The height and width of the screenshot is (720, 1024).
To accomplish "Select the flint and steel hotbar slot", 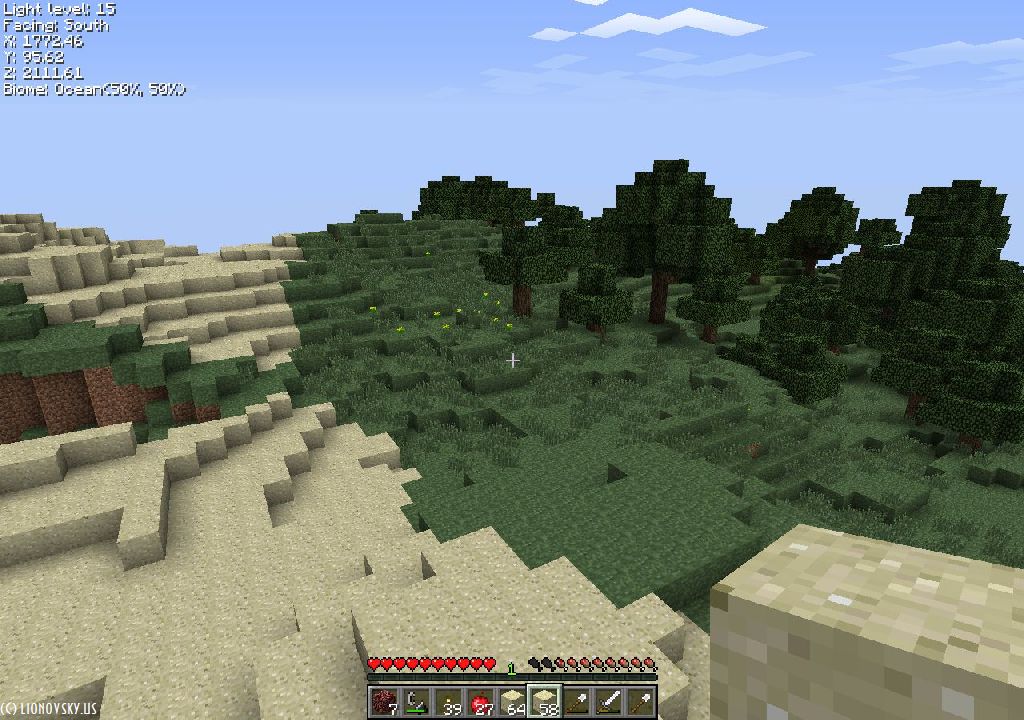I will (x=416, y=702).
